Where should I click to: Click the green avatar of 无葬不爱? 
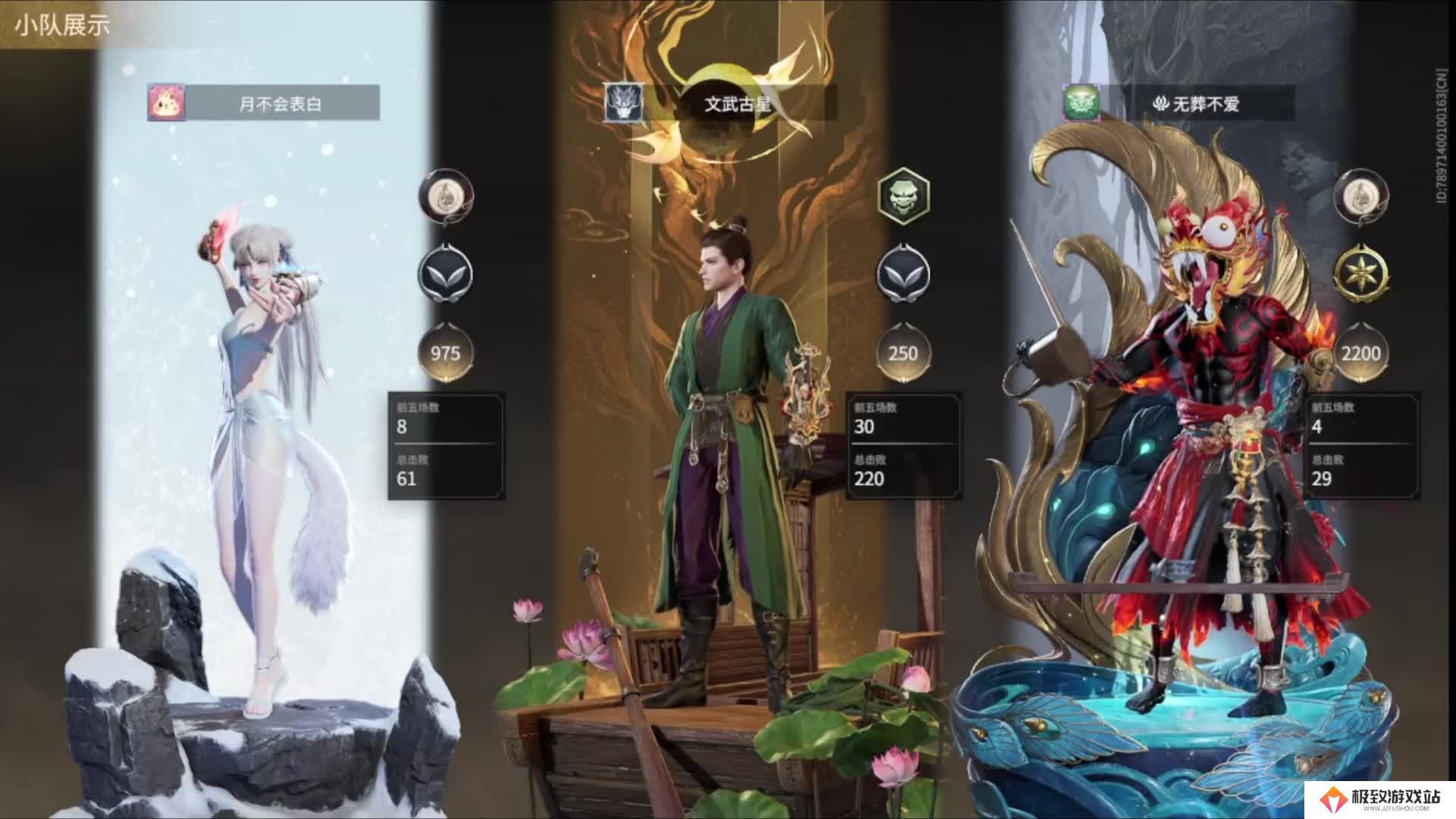[x=1081, y=103]
